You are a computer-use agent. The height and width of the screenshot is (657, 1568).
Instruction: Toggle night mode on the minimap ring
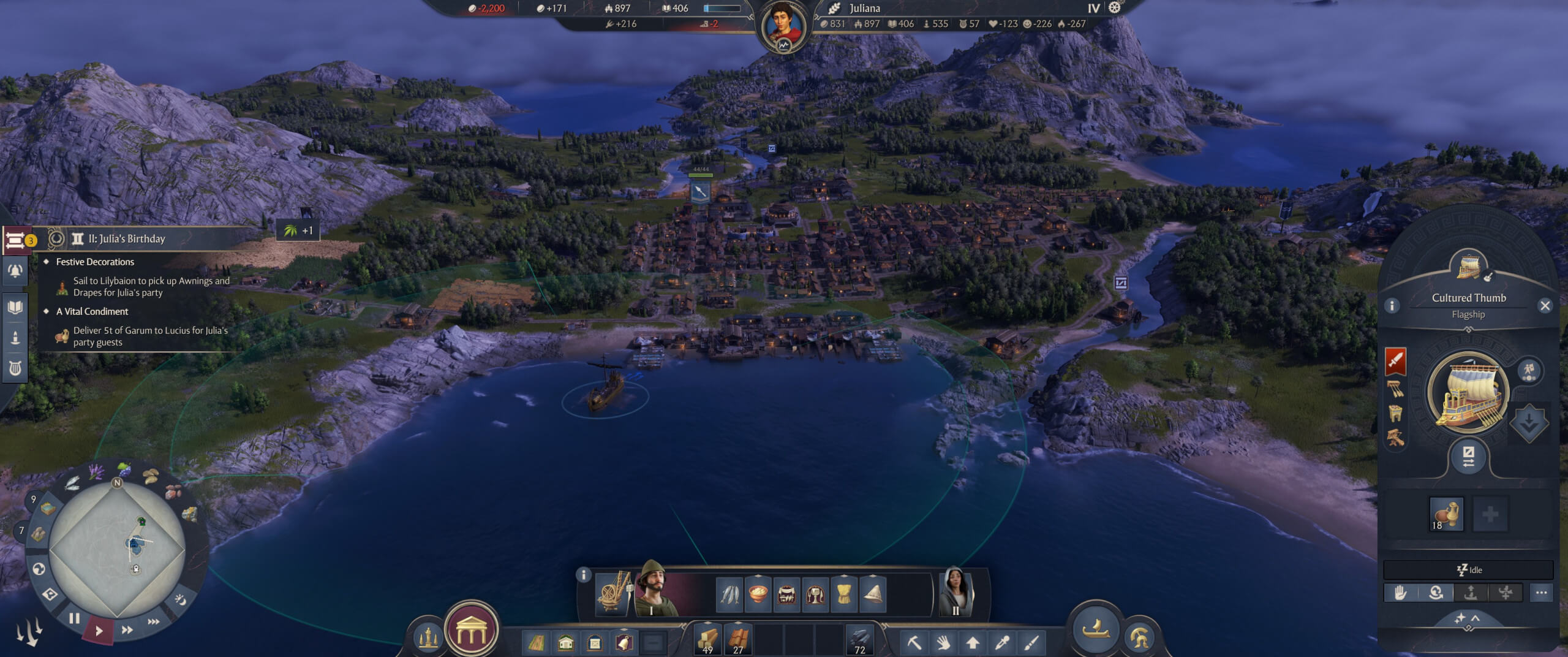point(181,599)
